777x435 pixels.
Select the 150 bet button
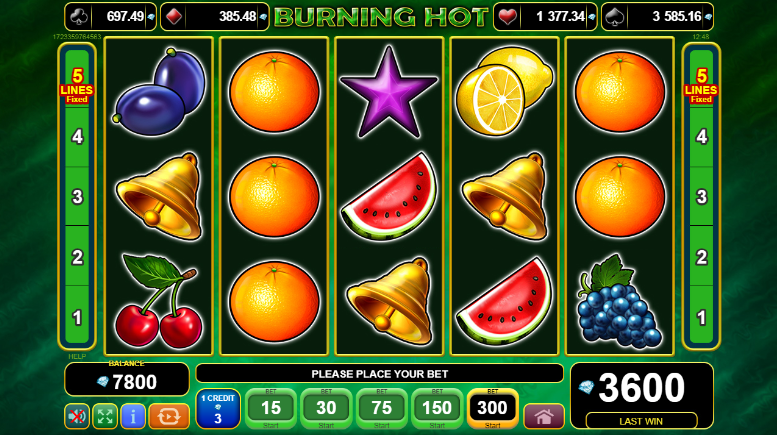tap(437, 408)
